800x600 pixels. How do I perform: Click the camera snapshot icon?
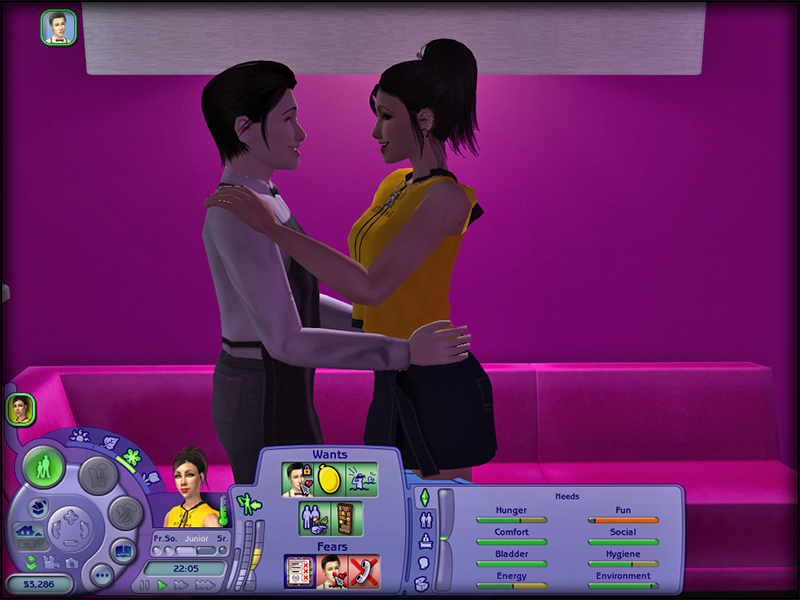tap(73, 562)
